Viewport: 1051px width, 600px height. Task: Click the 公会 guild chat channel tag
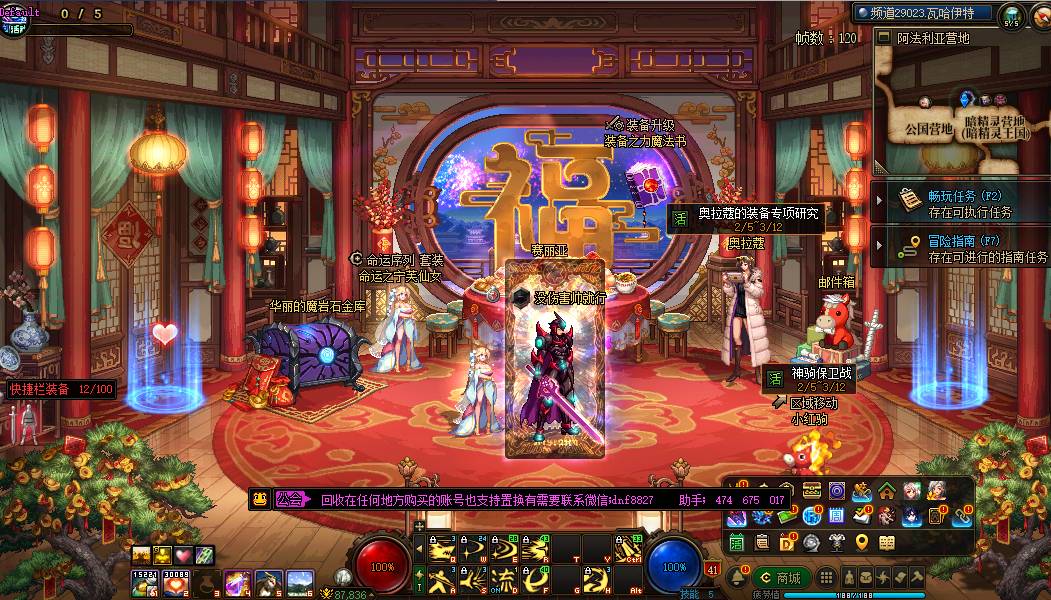click(x=290, y=499)
